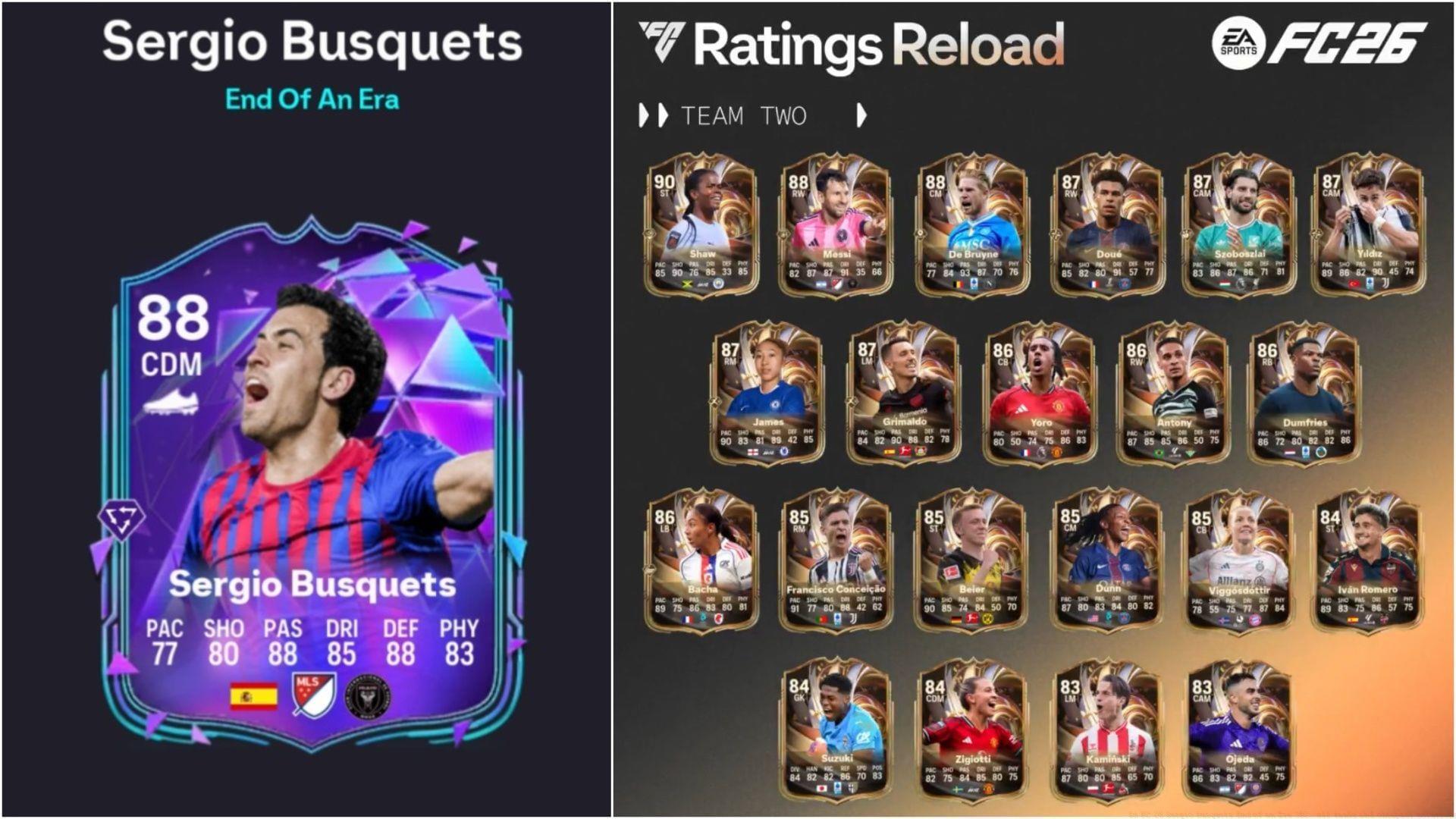Image resolution: width=1456 pixels, height=819 pixels.
Task: Select the Spain flag on Busquets card
Action: (x=254, y=695)
